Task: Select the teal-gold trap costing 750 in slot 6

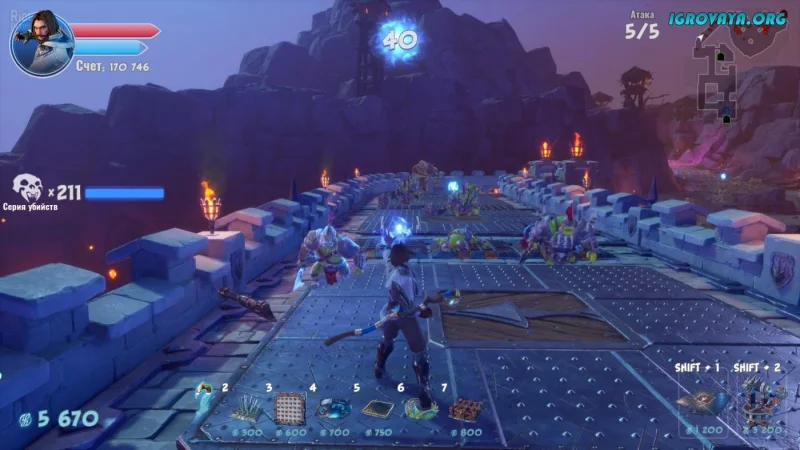Action: tap(421, 408)
